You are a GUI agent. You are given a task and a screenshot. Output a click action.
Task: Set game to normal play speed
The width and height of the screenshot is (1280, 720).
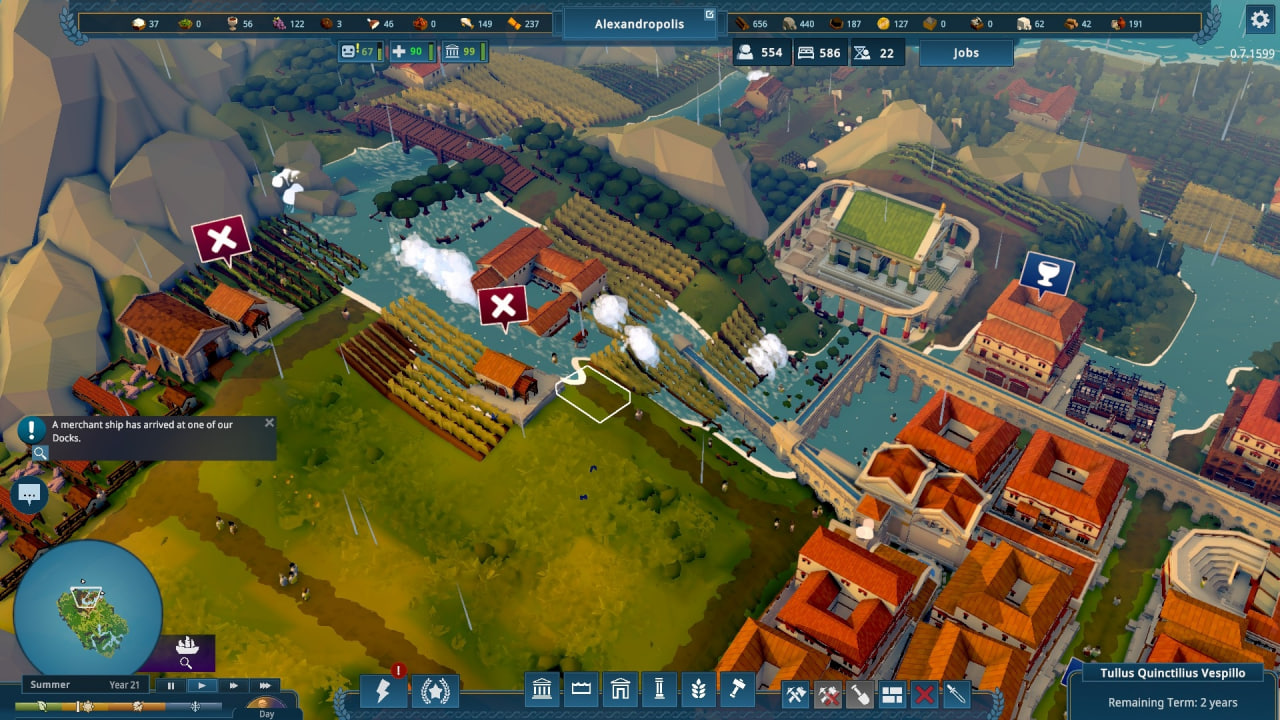(202, 685)
